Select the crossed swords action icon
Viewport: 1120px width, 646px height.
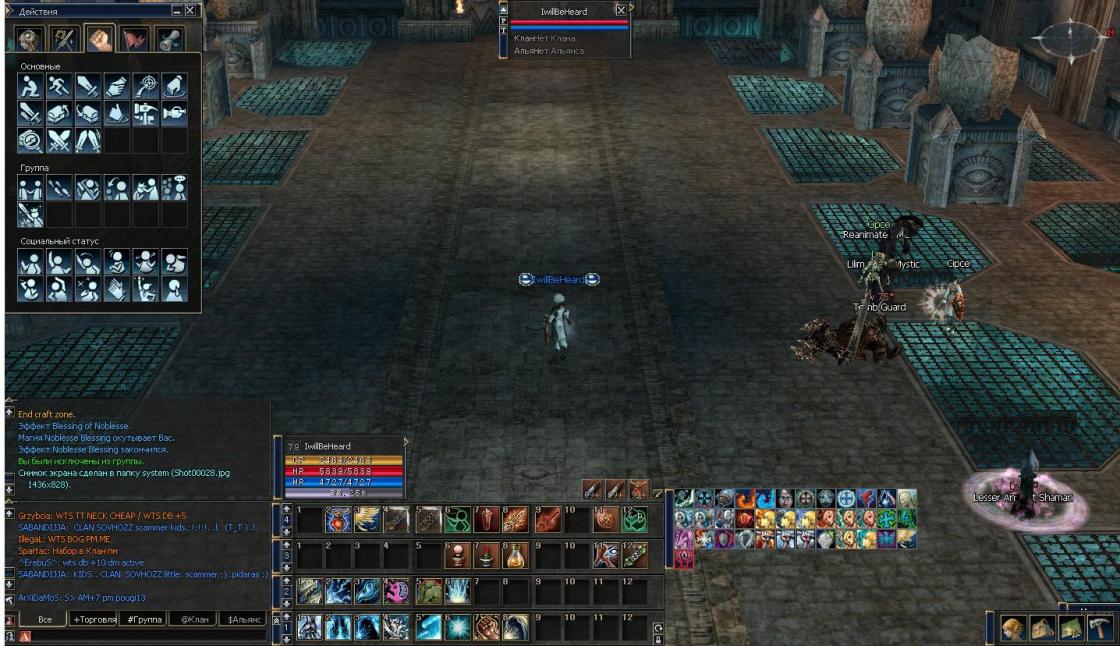(59, 140)
